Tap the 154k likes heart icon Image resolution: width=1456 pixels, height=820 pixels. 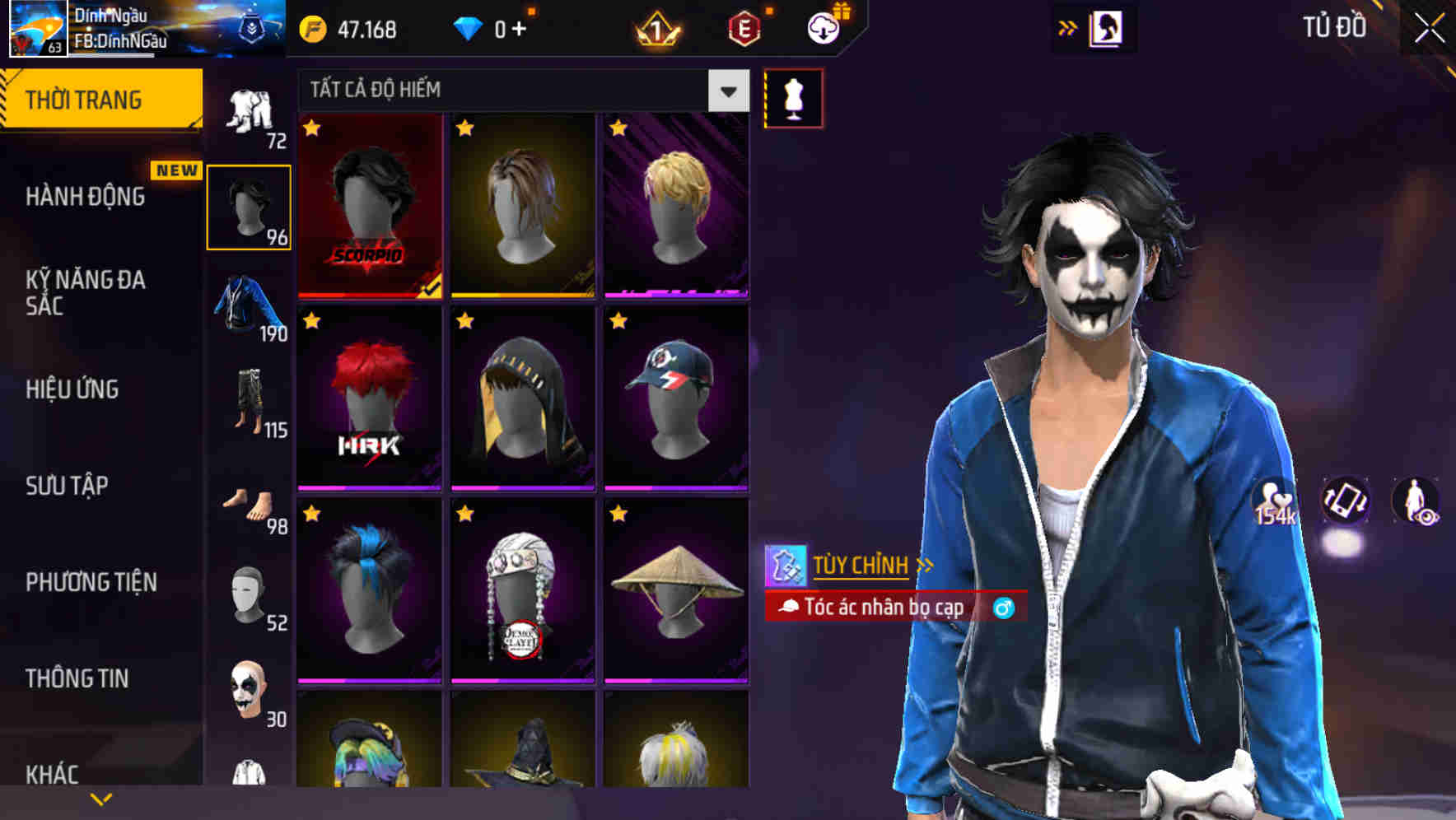point(1273,501)
